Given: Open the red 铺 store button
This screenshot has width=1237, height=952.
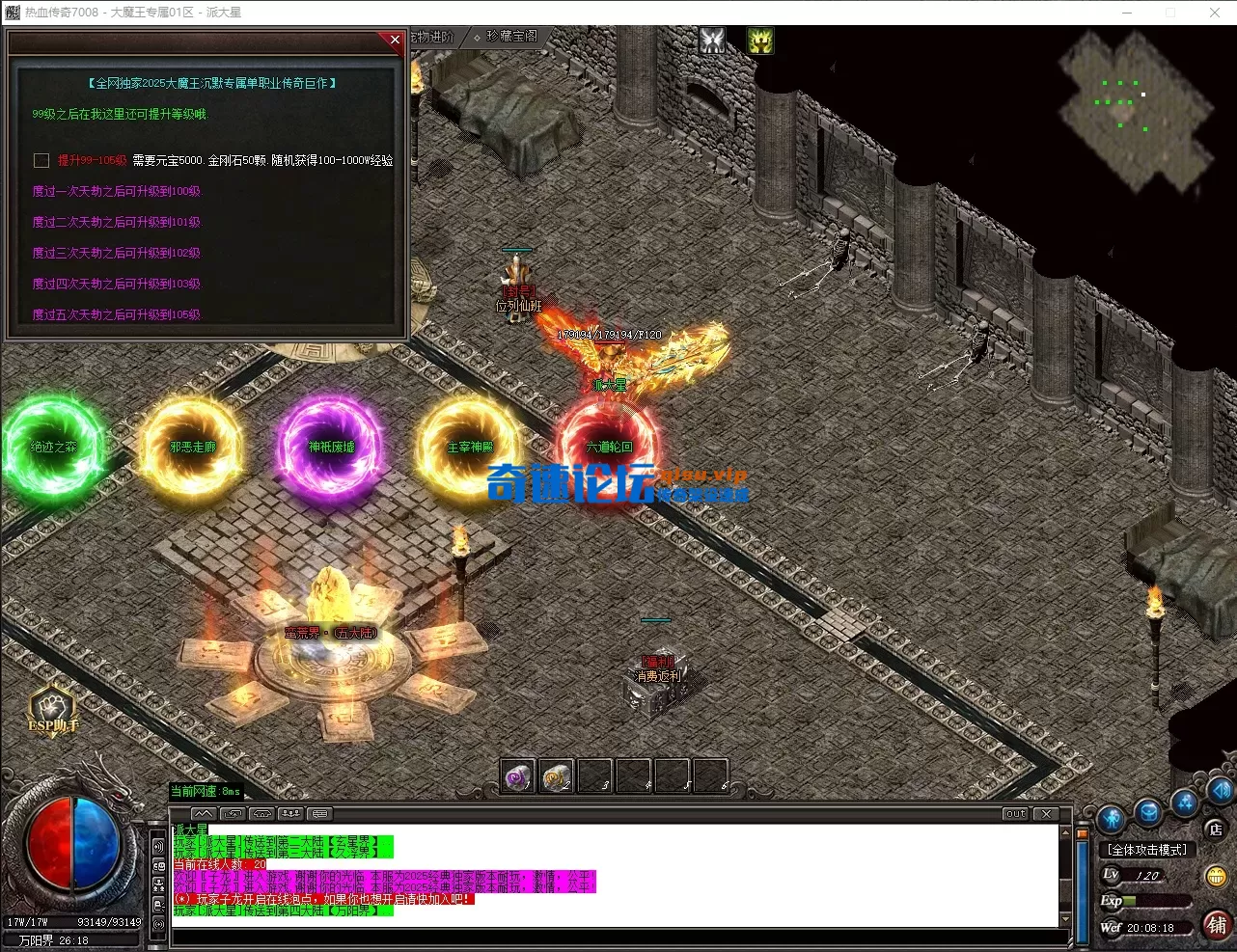Looking at the screenshot, I should click(x=1217, y=925).
